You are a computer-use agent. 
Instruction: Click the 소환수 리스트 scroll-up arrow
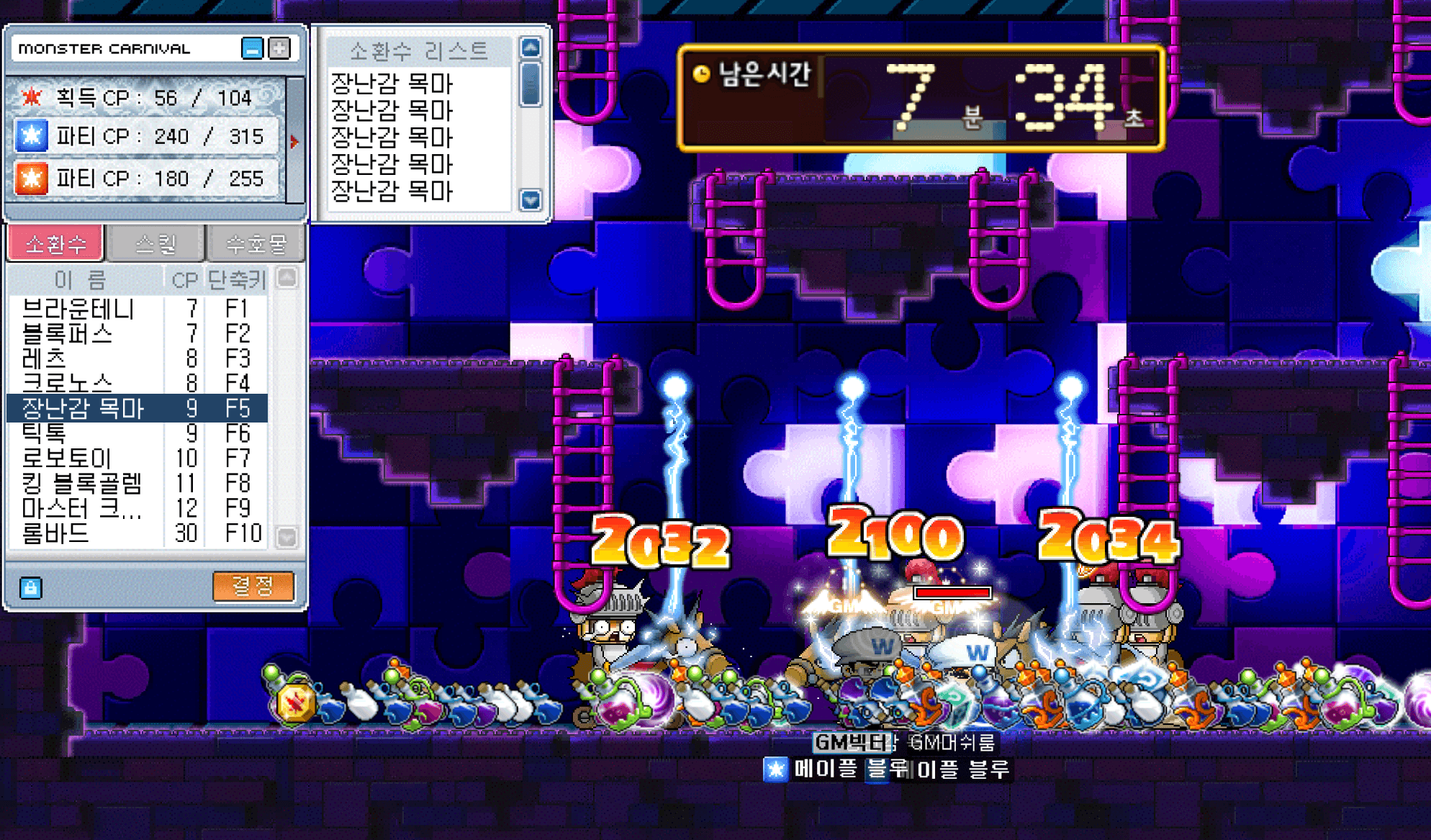point(531,48)
